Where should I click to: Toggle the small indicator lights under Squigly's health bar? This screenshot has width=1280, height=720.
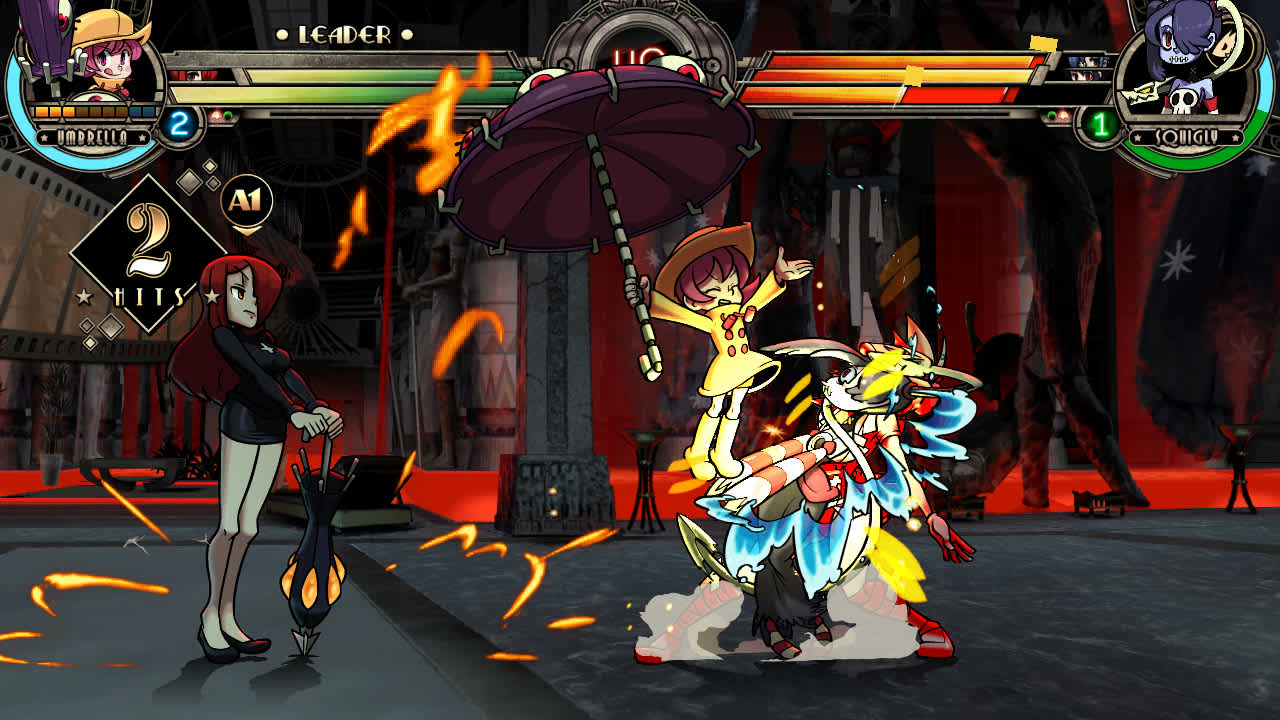pyautogui.click(x=1055, y=116)
